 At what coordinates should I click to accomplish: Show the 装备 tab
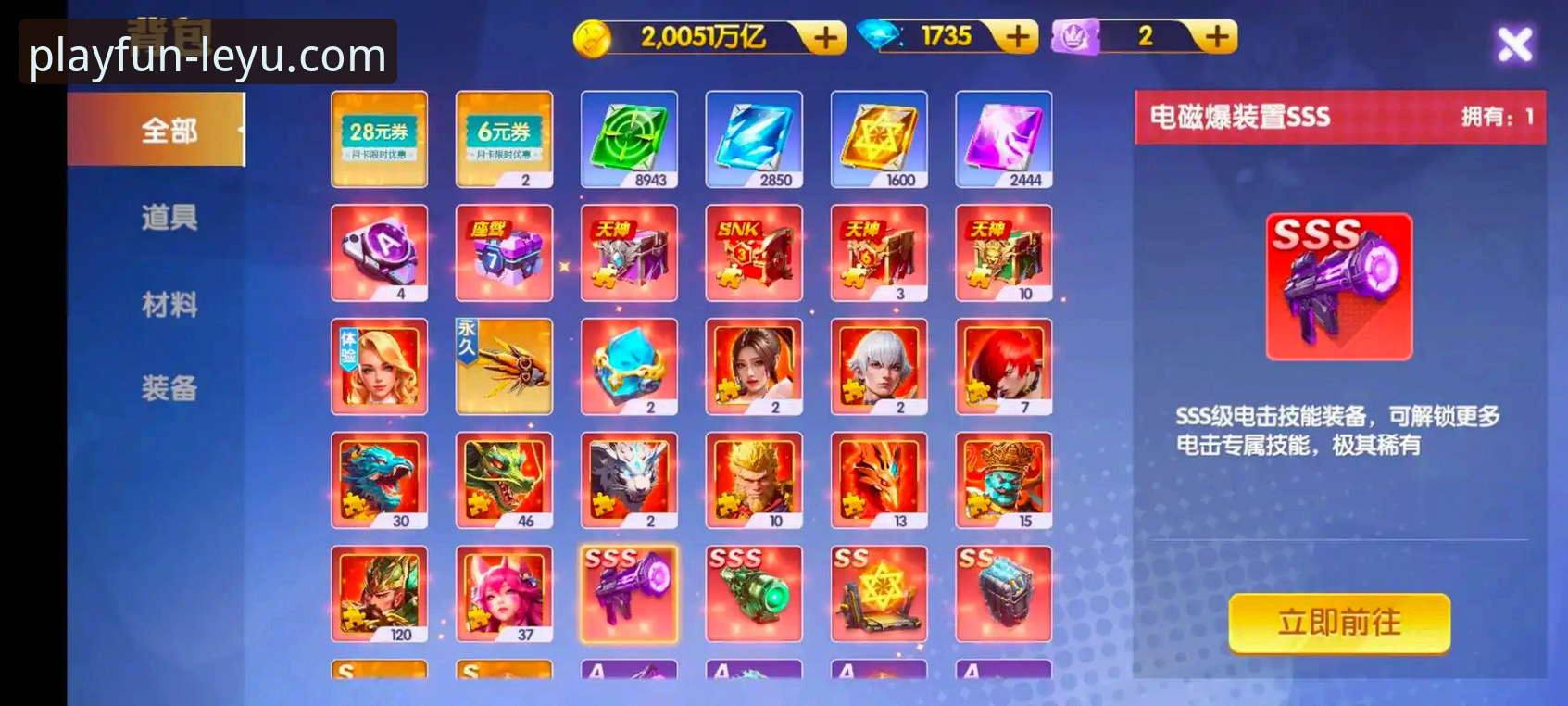(169, 388)
